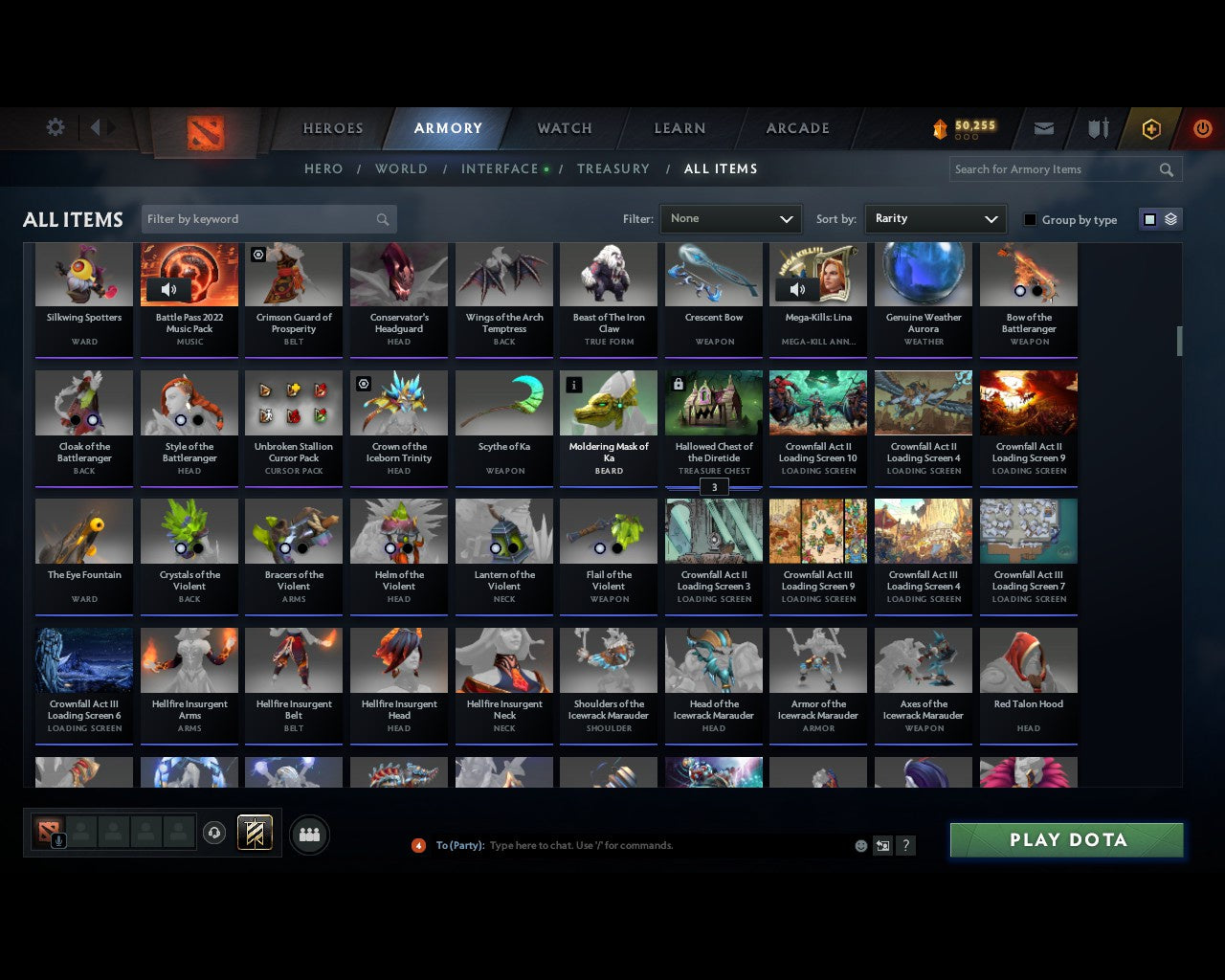Open the mail notifications icon

pyautogui.click(x=1043, y=128)
